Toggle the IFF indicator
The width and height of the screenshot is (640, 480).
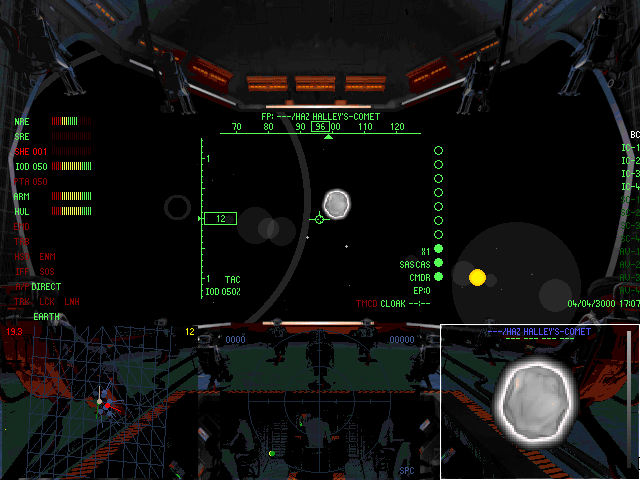tap(21, 272)
